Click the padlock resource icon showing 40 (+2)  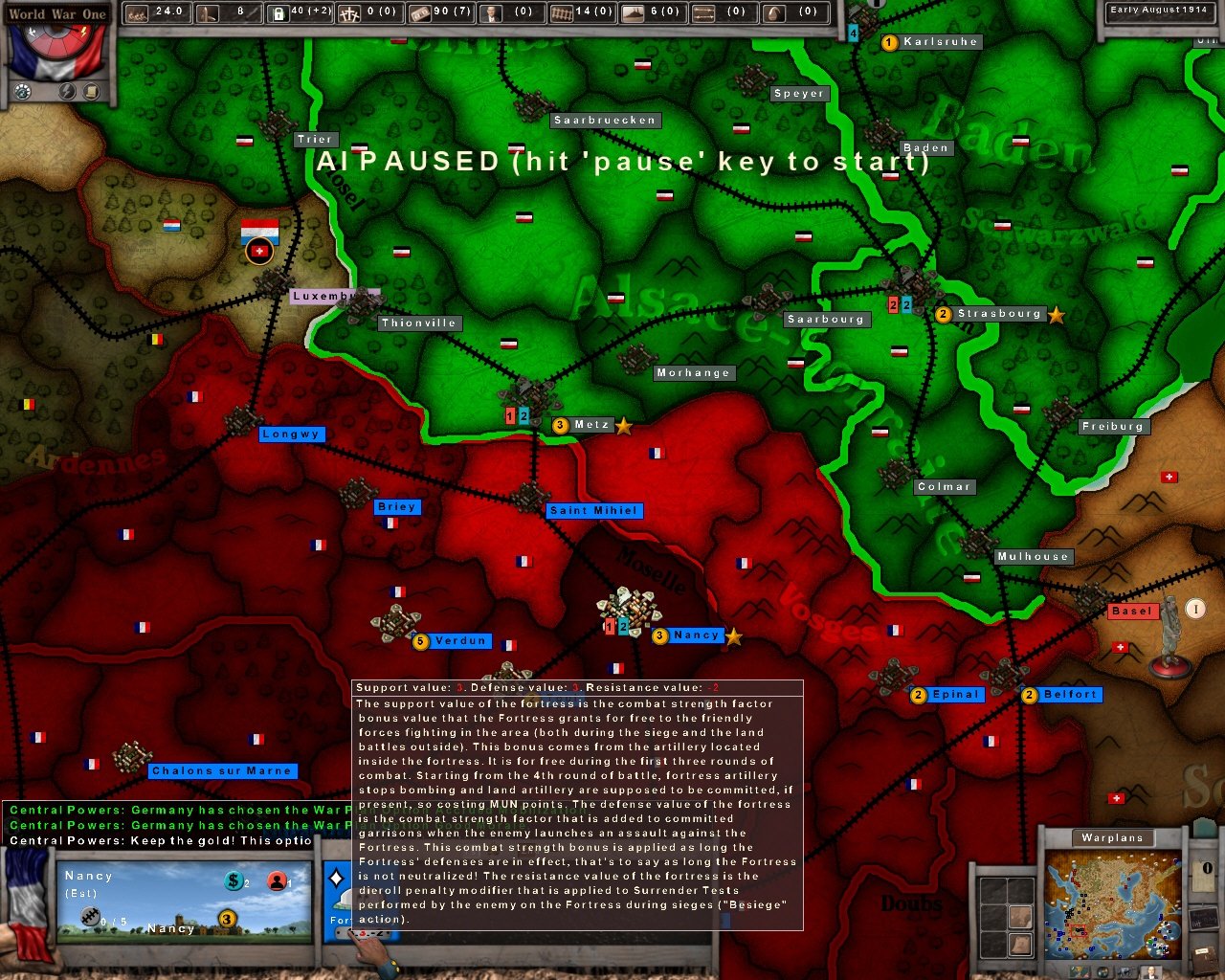pos(280,12)
